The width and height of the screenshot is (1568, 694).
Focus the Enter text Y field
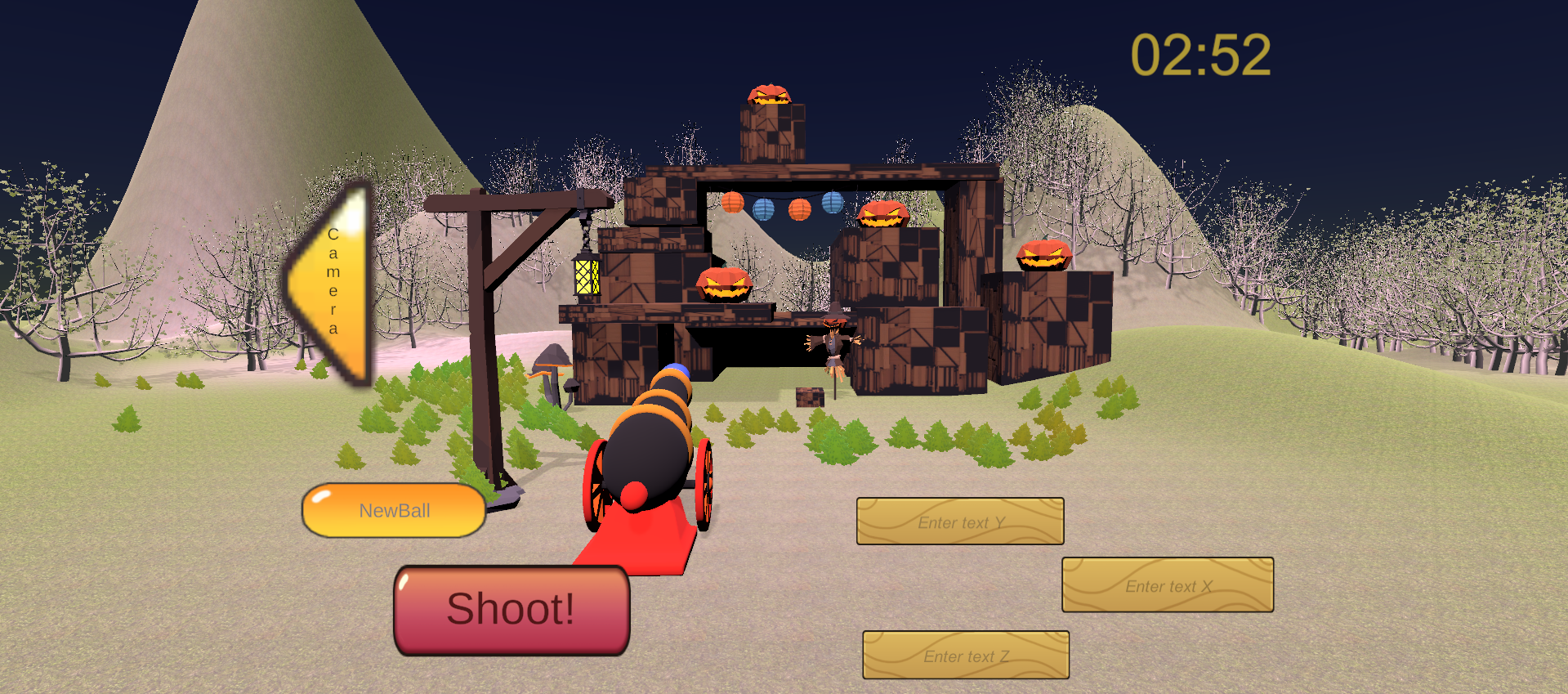[x=960, y=522]
